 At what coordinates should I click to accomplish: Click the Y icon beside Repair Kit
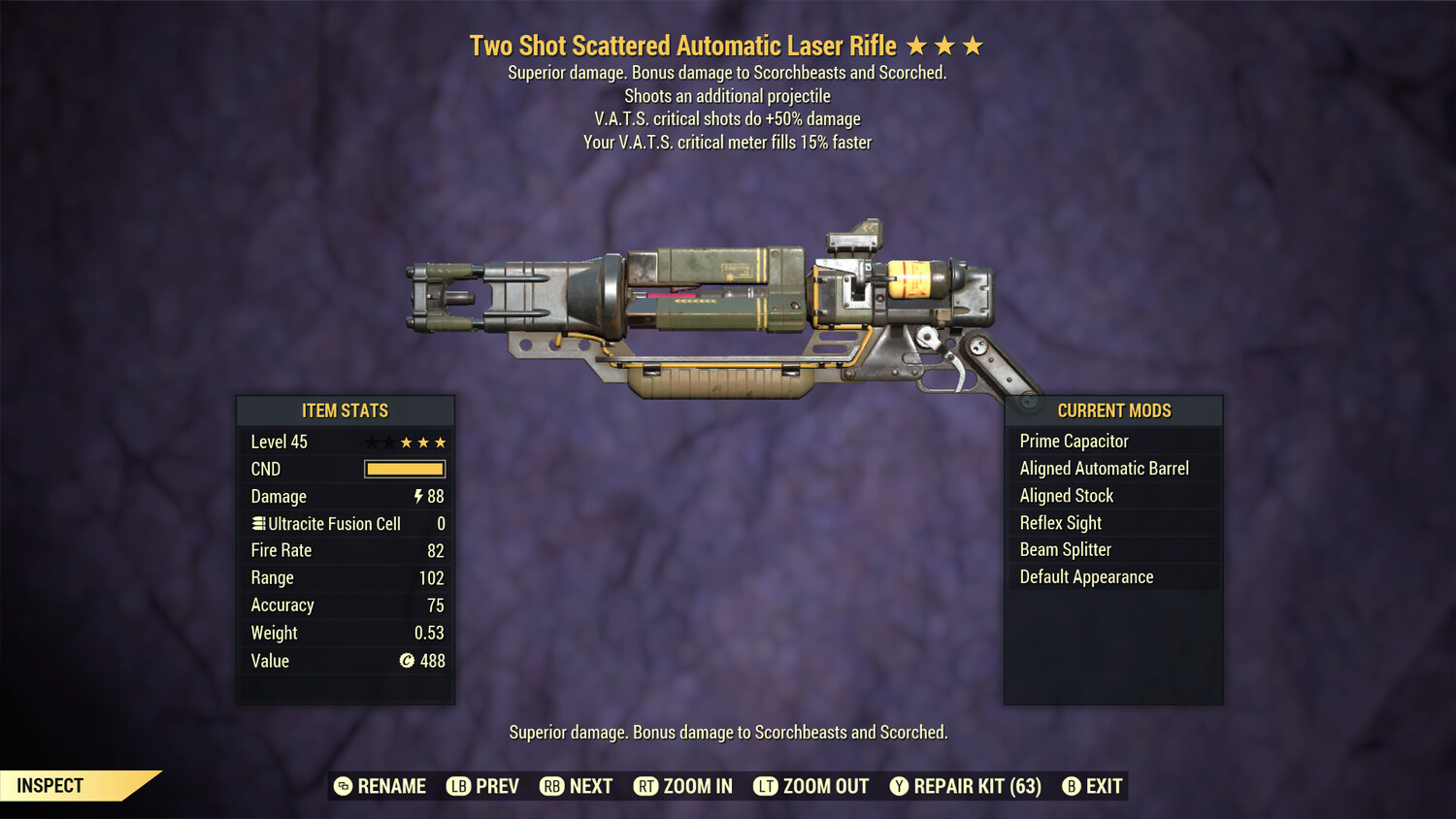pyautogui.click(x=898, y=786)
